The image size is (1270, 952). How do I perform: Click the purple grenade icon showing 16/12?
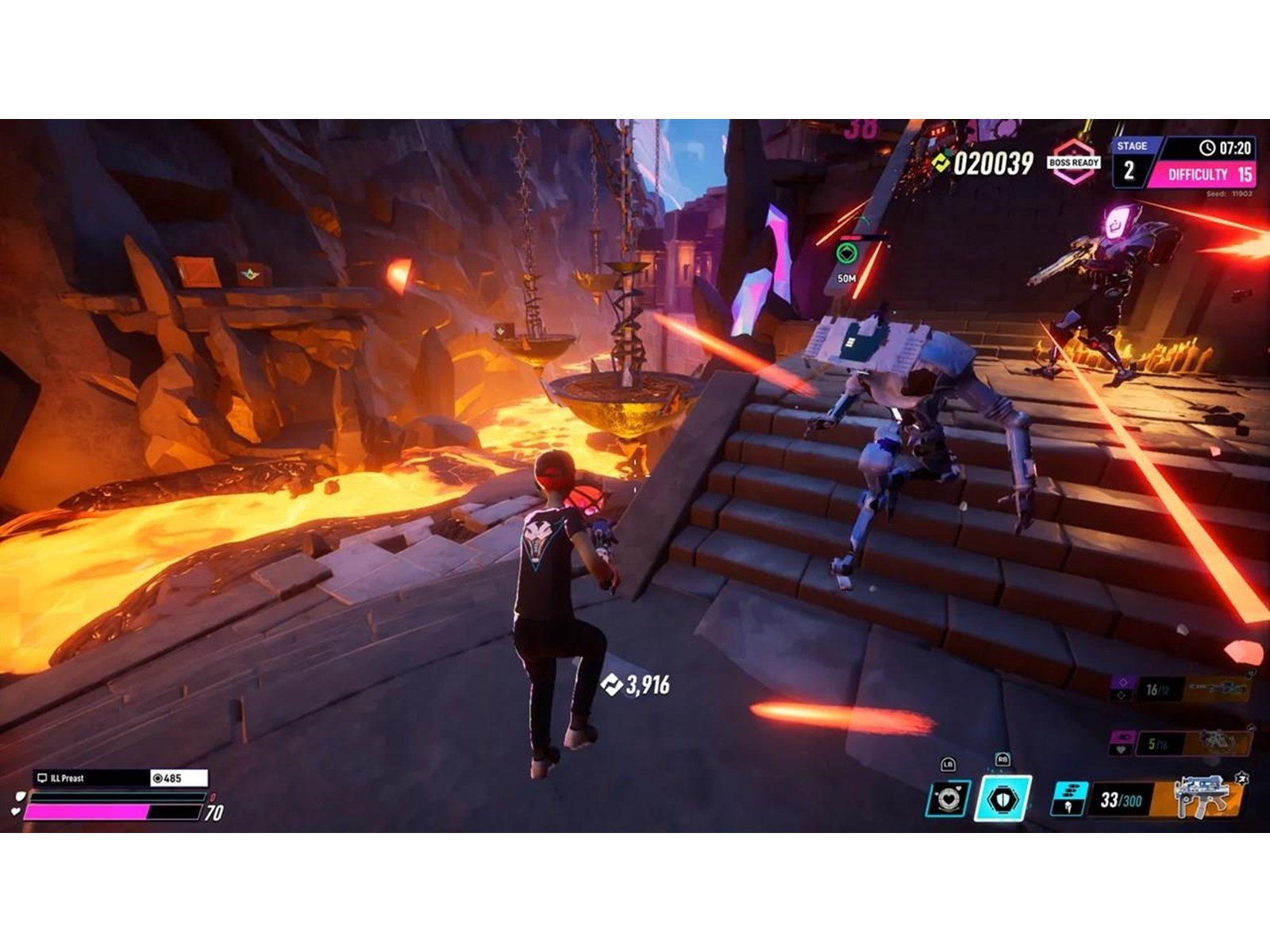(1122, 686)
